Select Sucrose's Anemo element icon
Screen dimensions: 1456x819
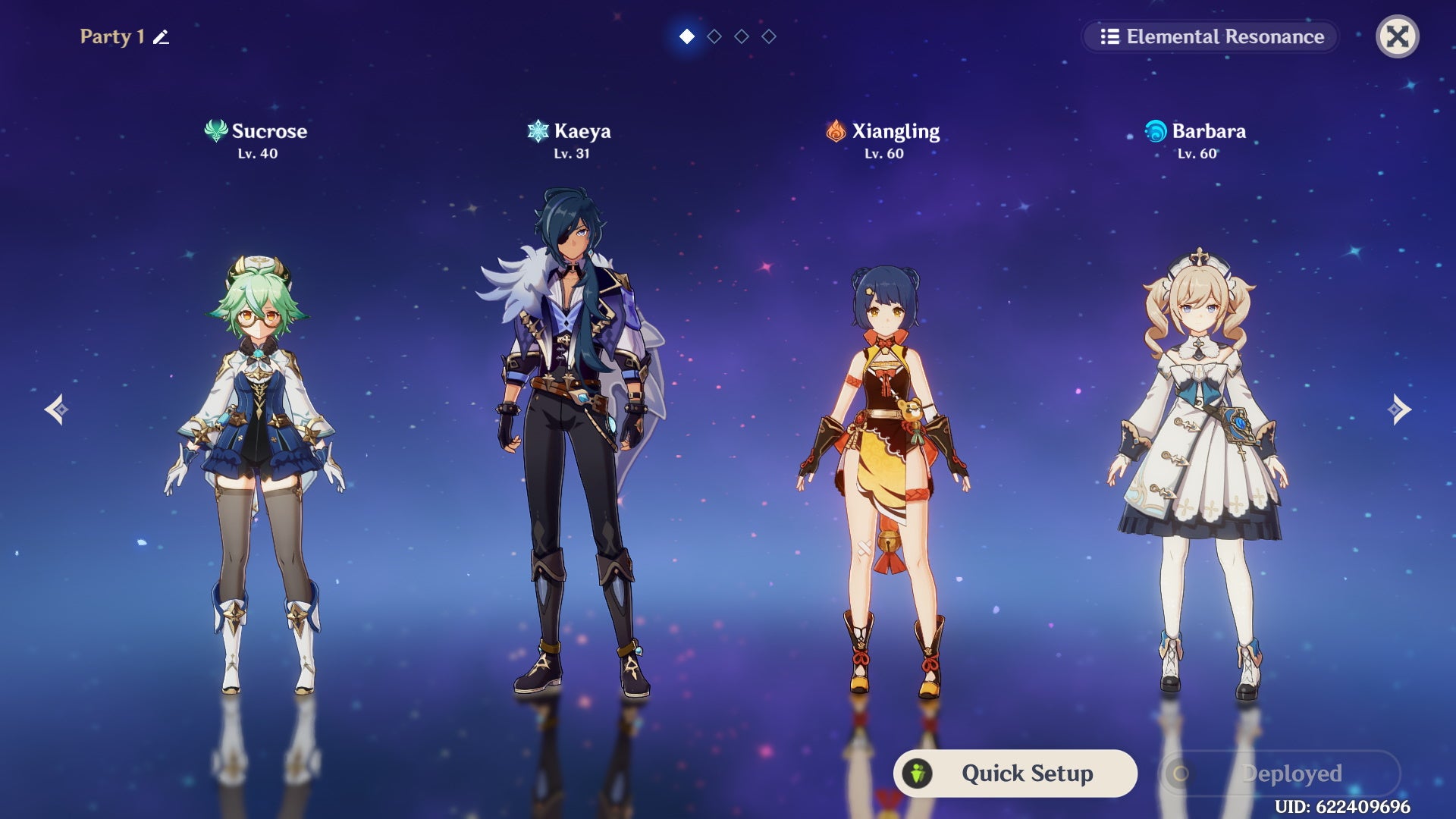(215, 130)
